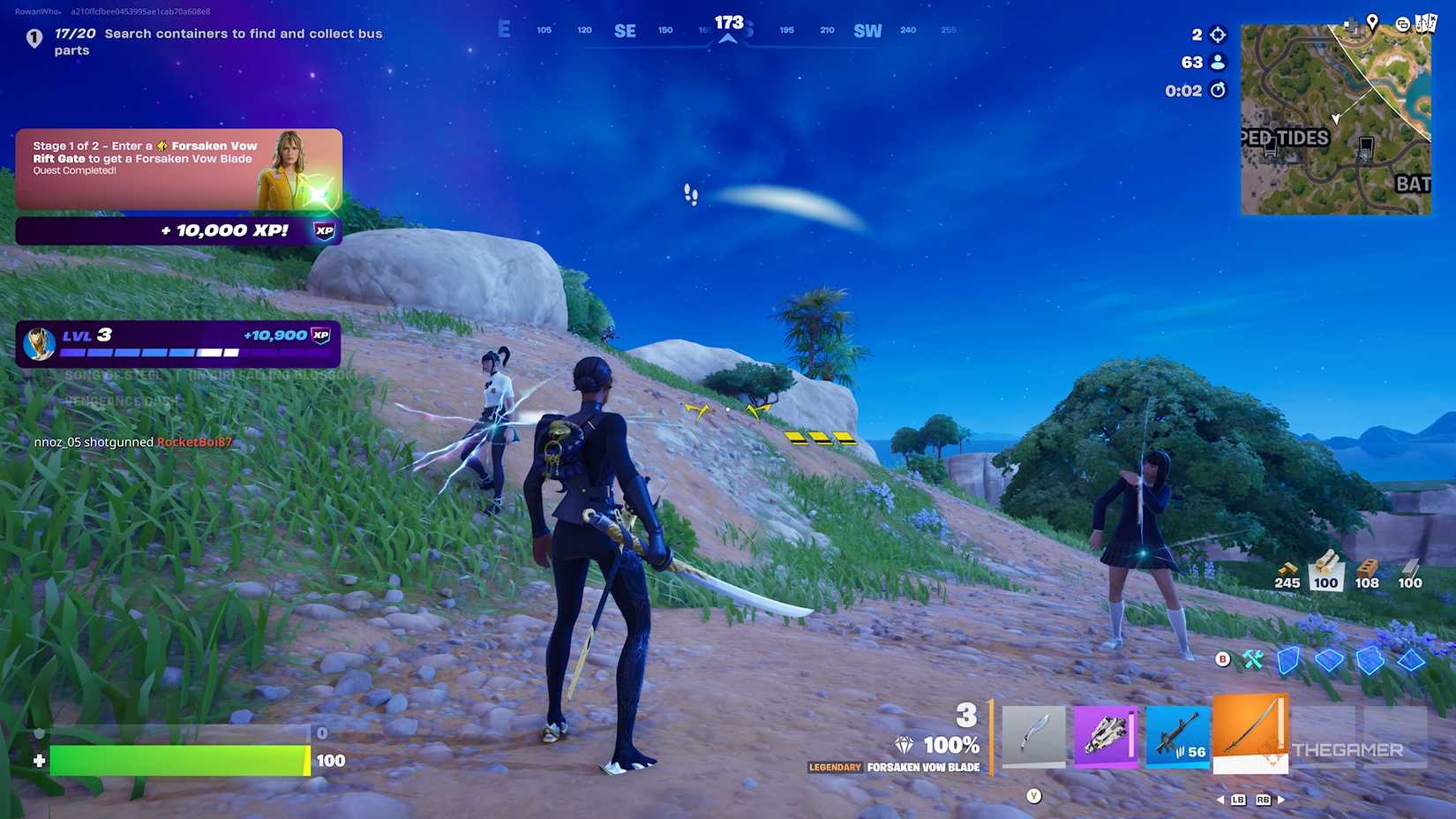The height and width of the screenshot is (819, 1456).
Task: Select the ramp build piece icon
Action: 1371,660
